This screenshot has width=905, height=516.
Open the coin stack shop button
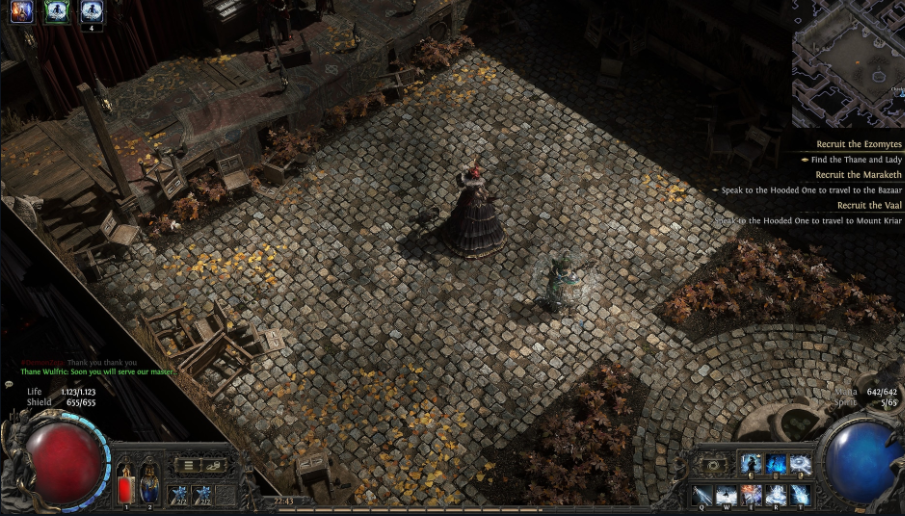click(x=210, y=465)
